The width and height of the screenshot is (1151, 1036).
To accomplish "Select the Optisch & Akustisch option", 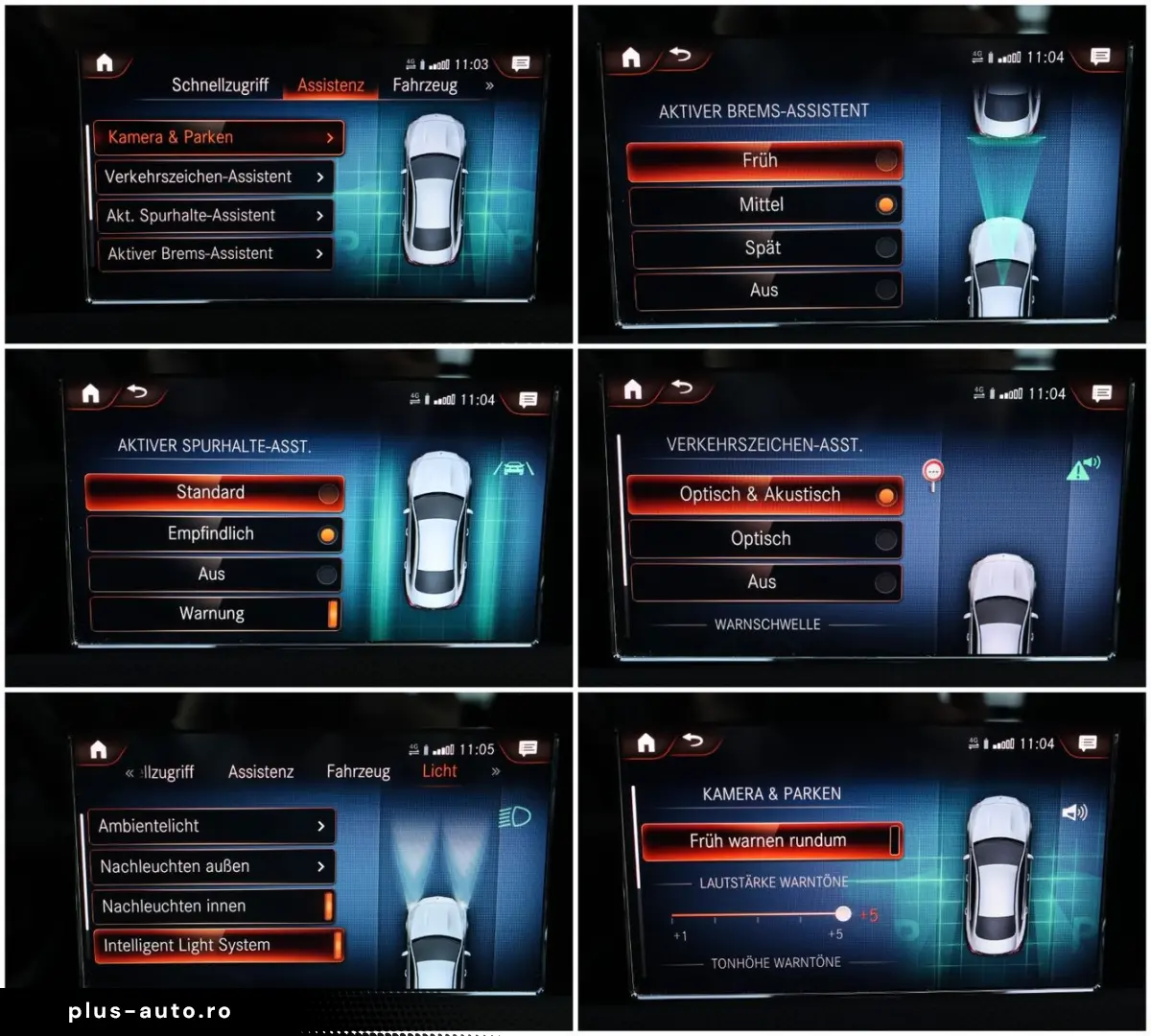I will click(x=764, y=495).
